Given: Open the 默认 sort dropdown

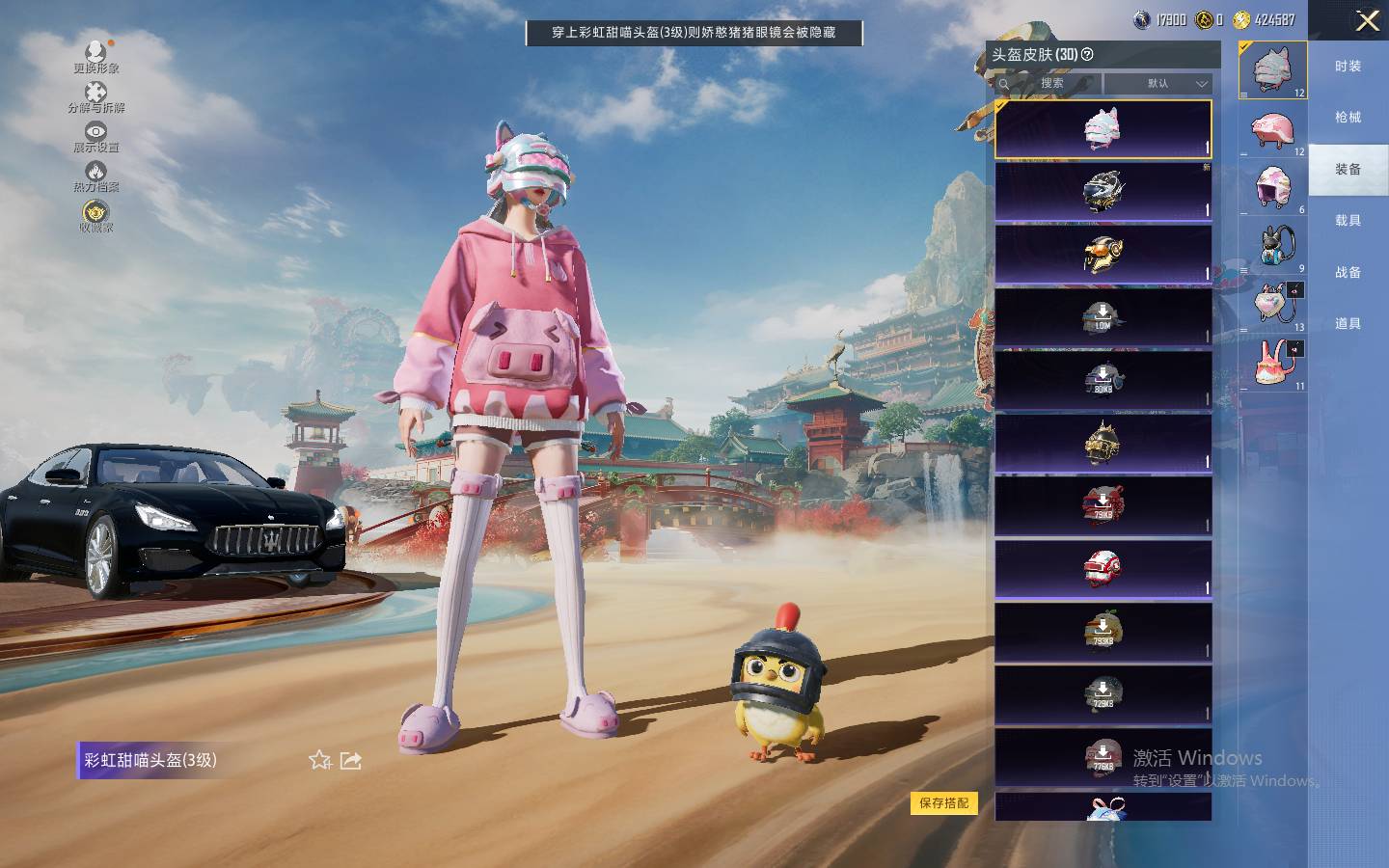Looking at the screenshot, I should click(1158, 84).
